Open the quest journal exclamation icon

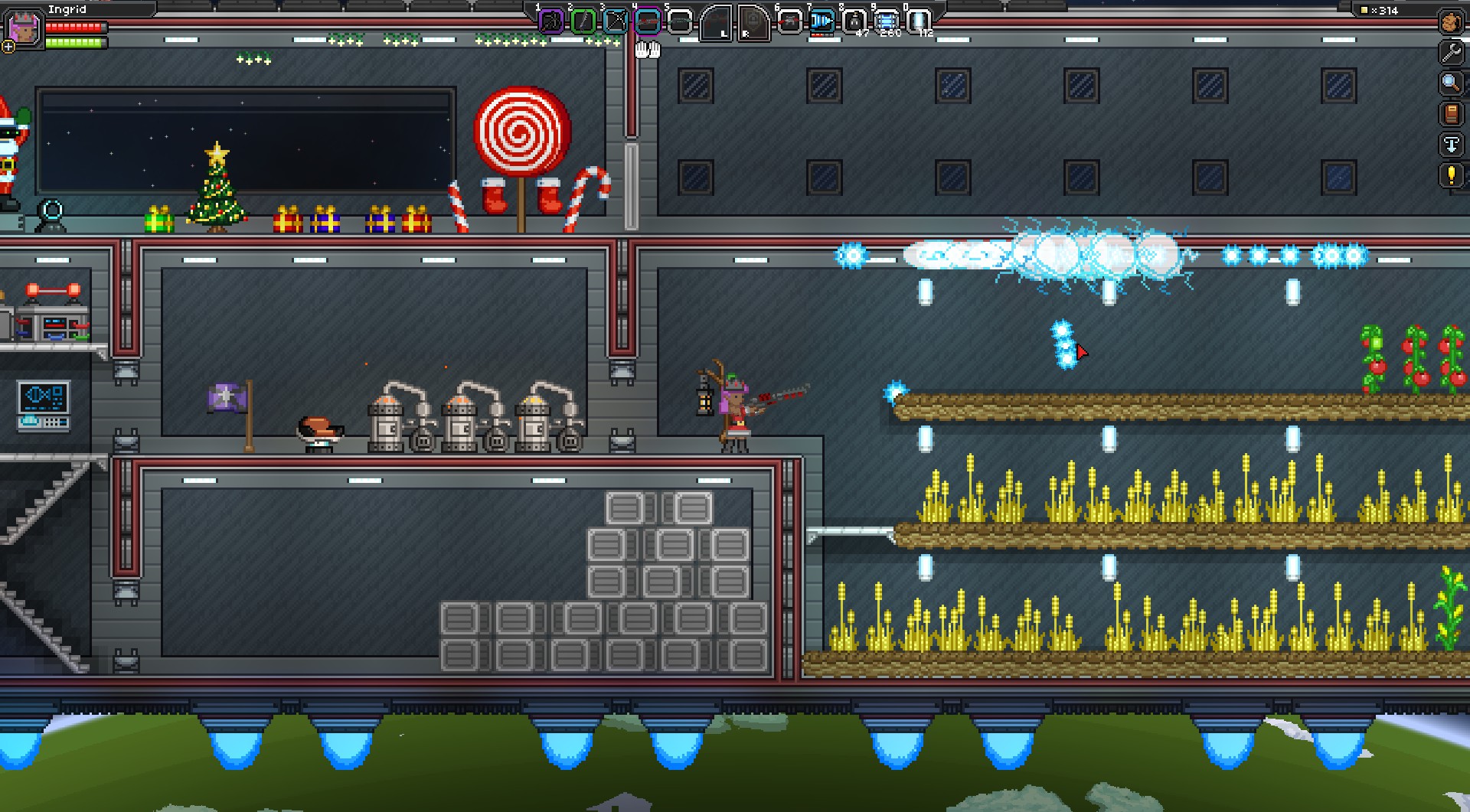1451,175
